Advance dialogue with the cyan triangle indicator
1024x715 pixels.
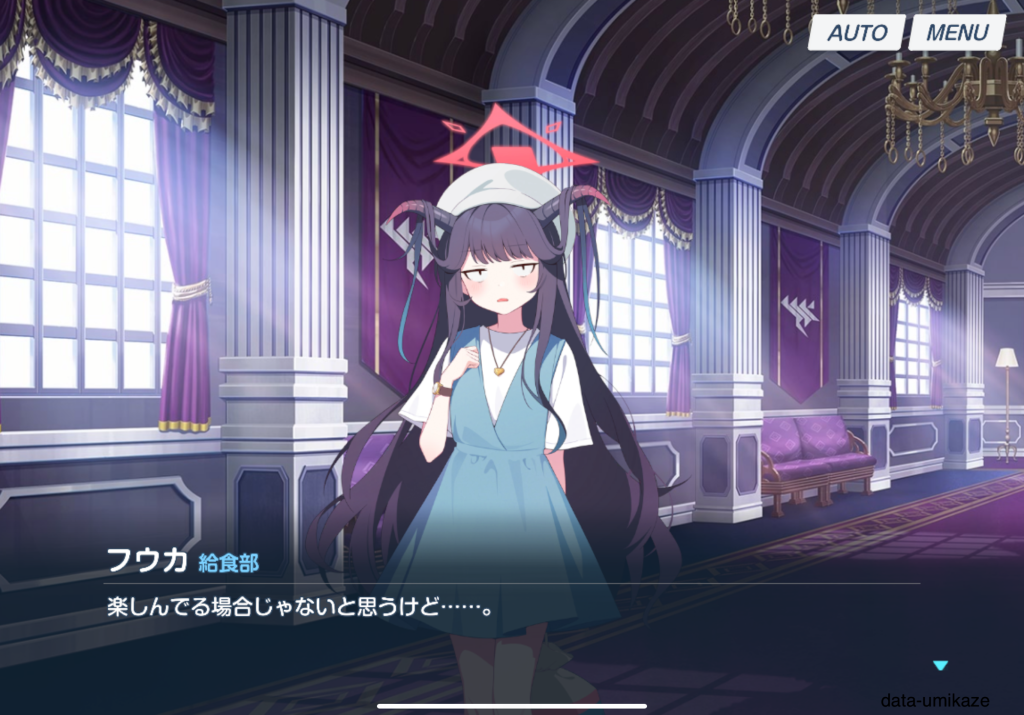point(939,665)
